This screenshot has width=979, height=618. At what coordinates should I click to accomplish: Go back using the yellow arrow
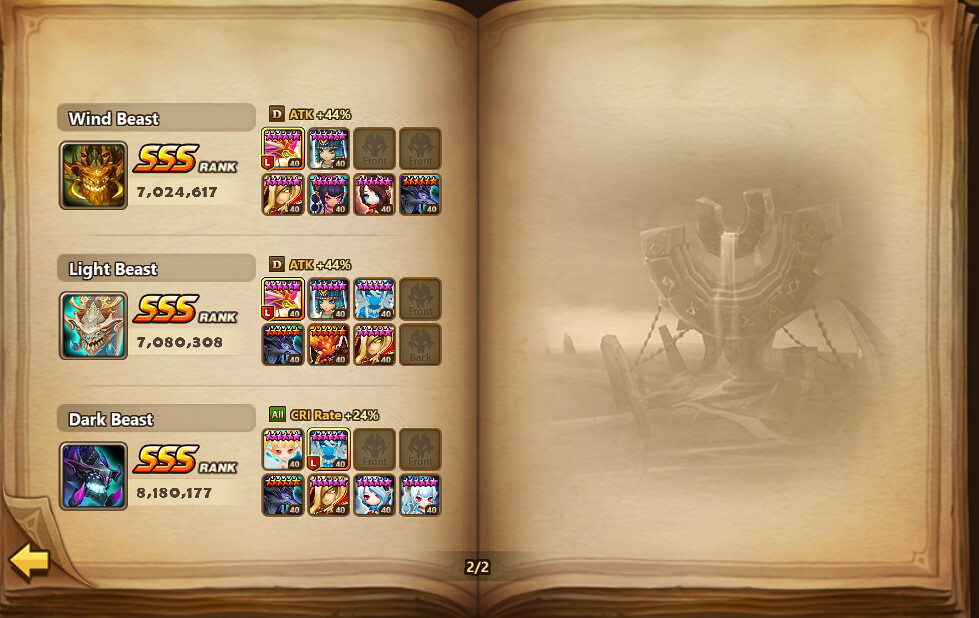pyautogui.click(x=30, y=561)
